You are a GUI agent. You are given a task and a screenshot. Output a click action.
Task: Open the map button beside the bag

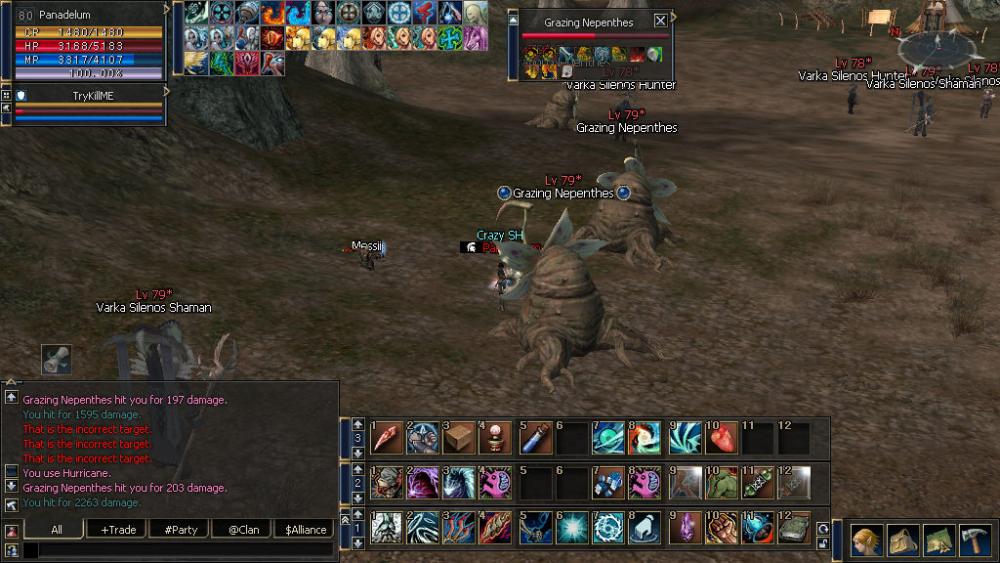coord(939,541)
